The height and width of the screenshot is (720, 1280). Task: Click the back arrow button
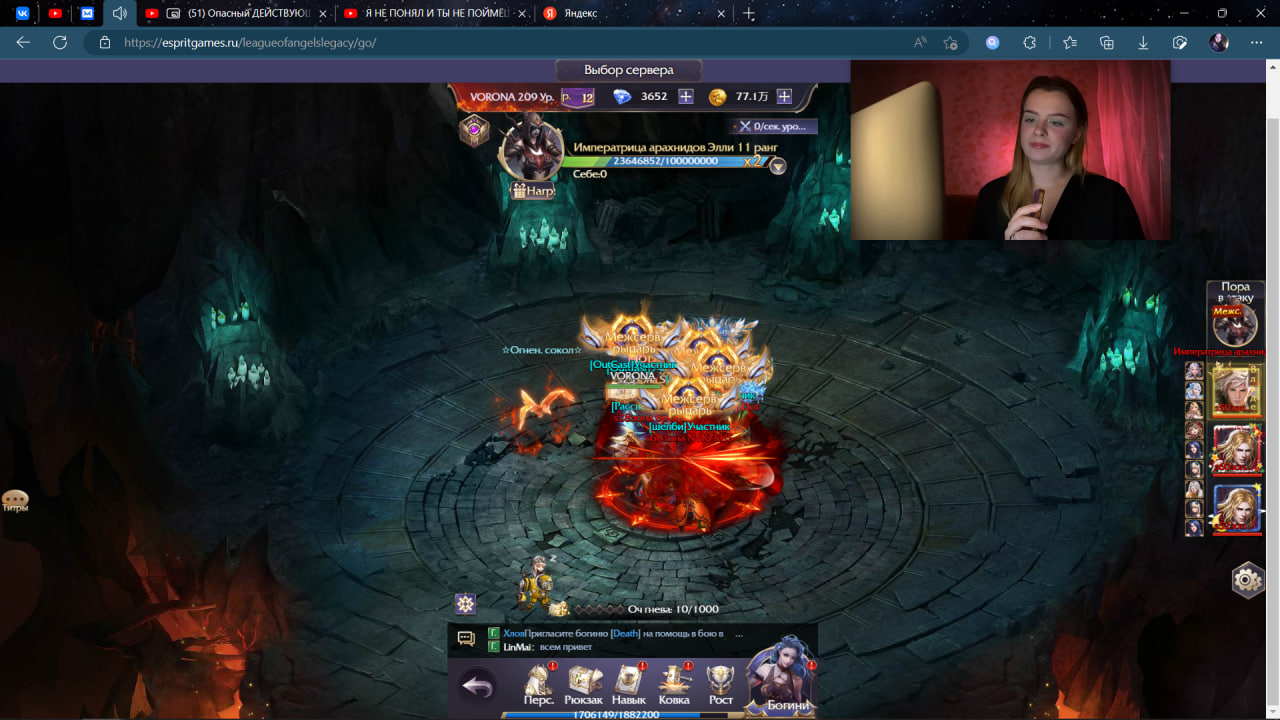(x=479, y=686)
